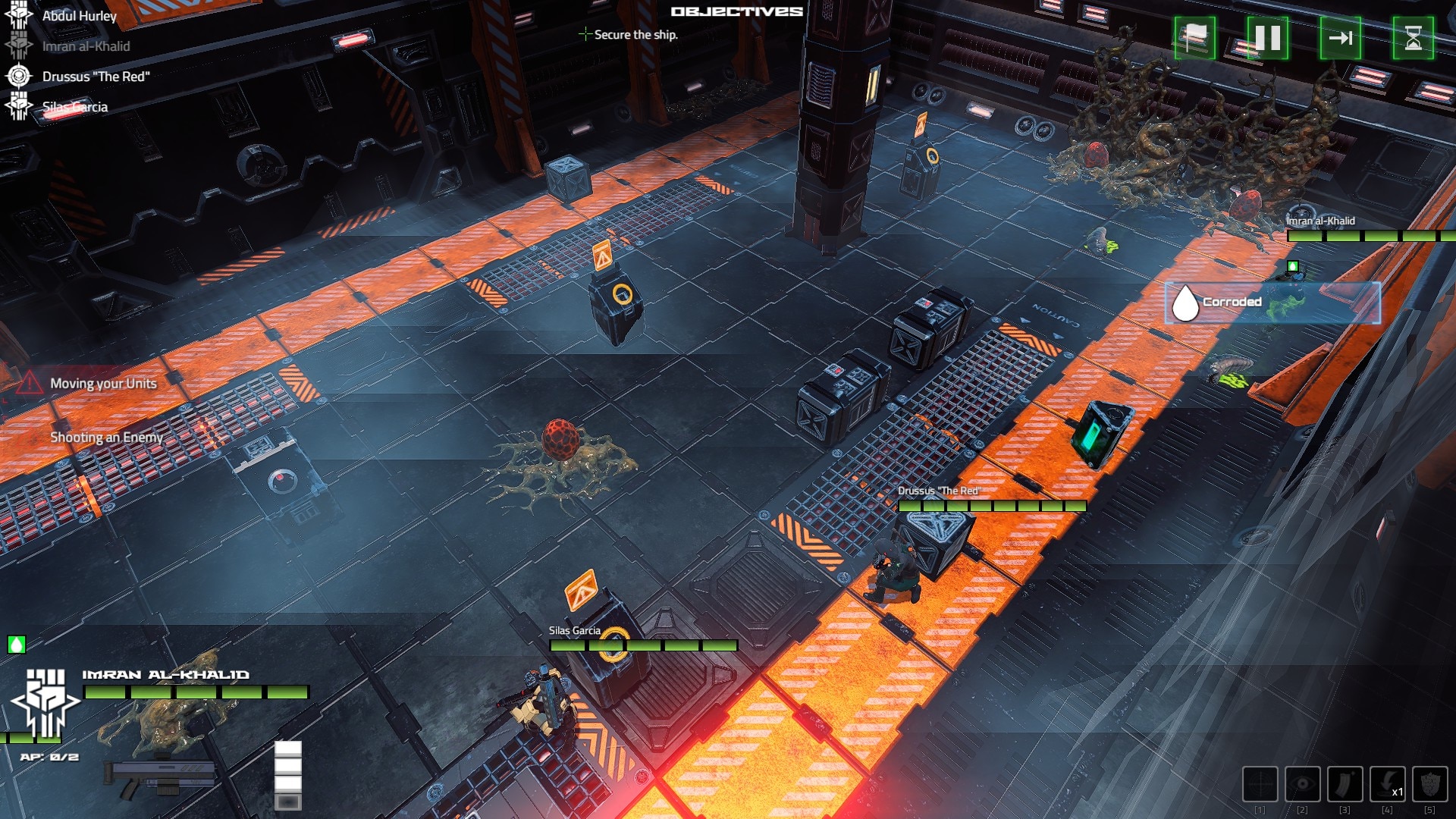Viewport: 1456px width, 819px height.
Task: Open the "Shooting an Enemy" tutorial tip
Action: point(106,438)
